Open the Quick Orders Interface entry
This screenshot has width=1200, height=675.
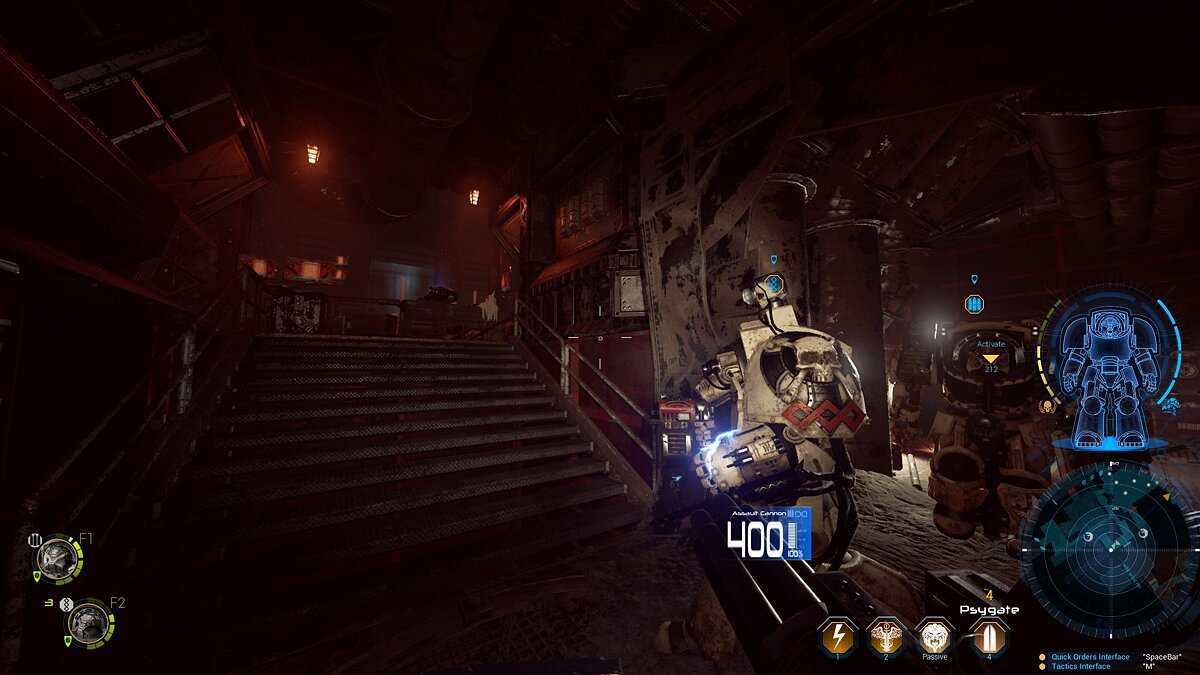coord(1089,657)
